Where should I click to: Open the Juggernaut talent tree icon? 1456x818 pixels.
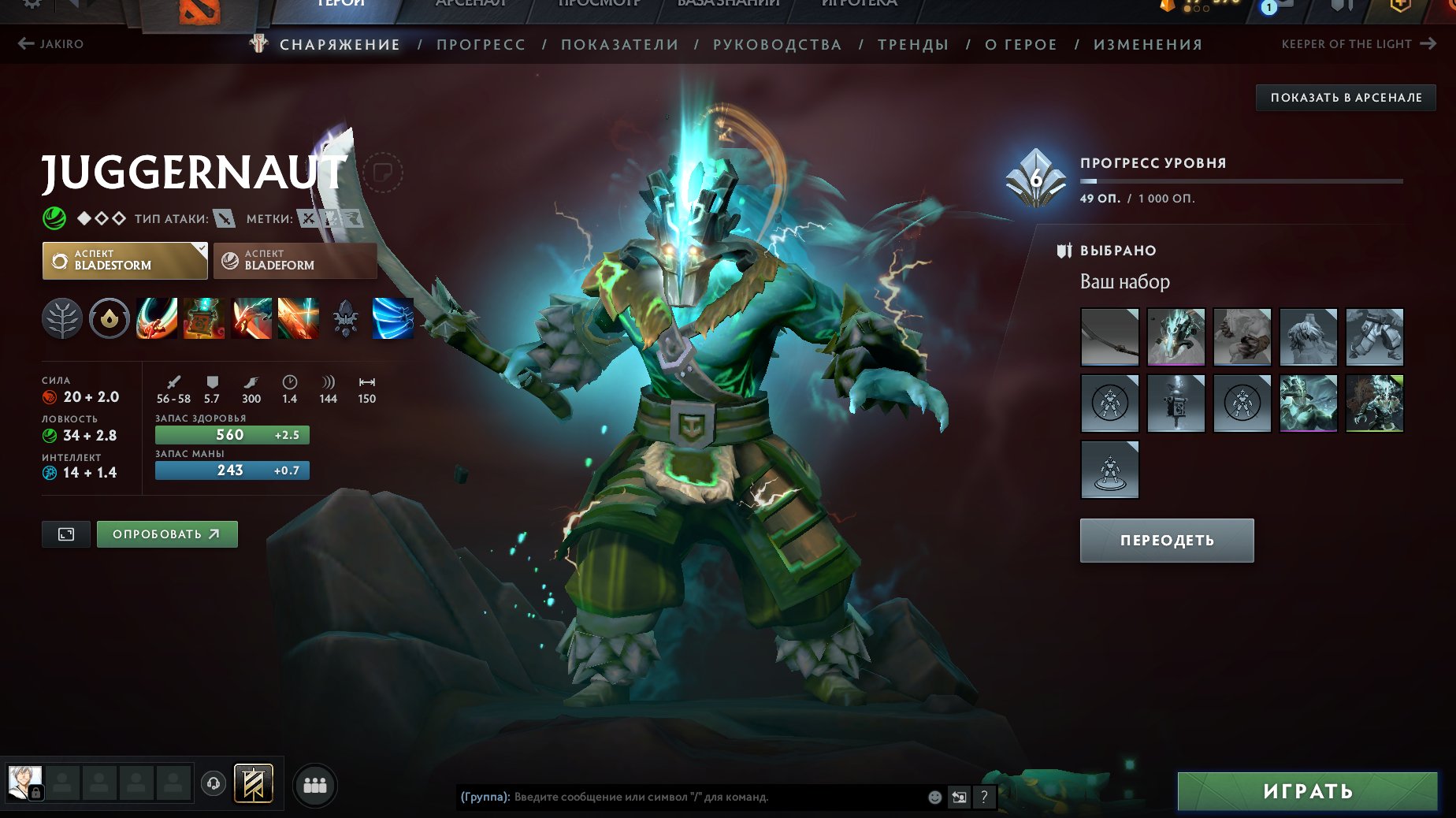click(x=62, y=319)
